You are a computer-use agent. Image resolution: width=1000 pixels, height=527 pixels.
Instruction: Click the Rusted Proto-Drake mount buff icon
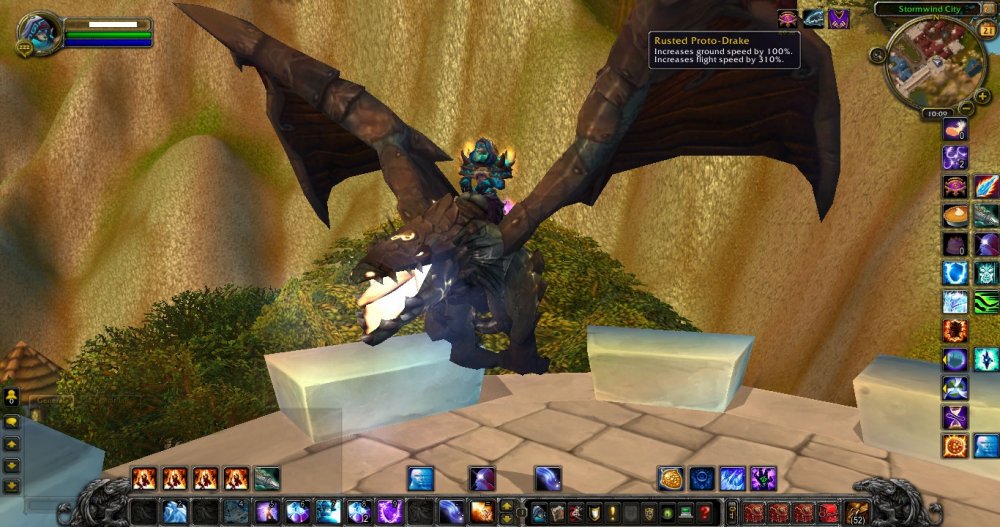click(x=814, y=18)
